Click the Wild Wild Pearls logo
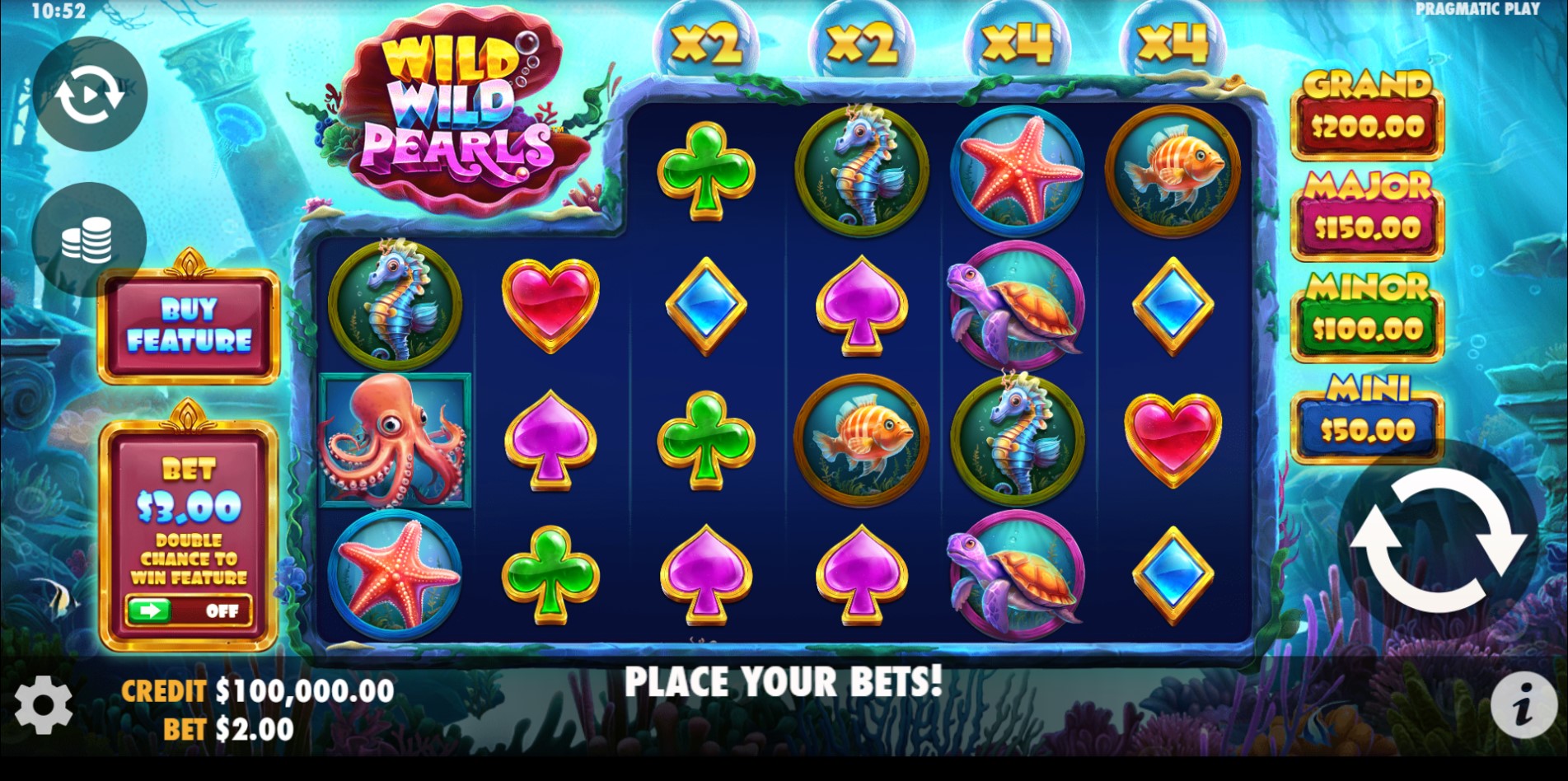The width and height of the screenshot is (1568, 781). (457, 107)
